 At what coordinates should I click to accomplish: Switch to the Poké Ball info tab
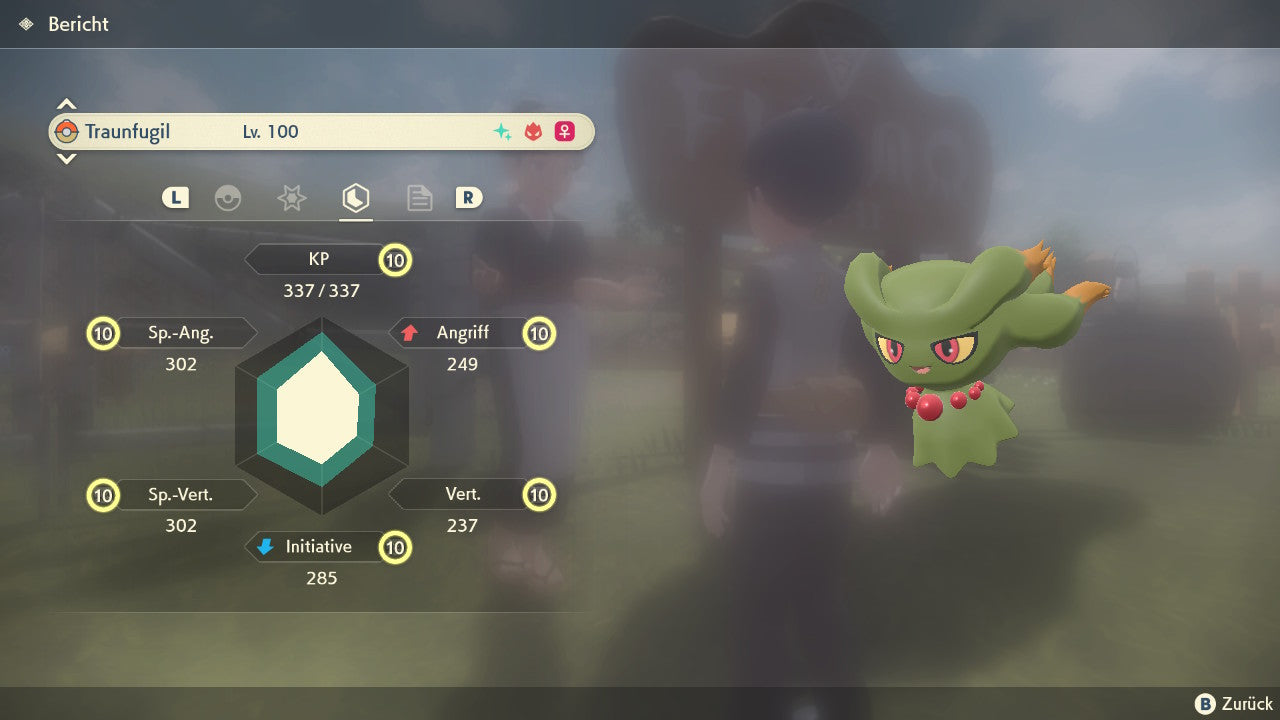228,198
